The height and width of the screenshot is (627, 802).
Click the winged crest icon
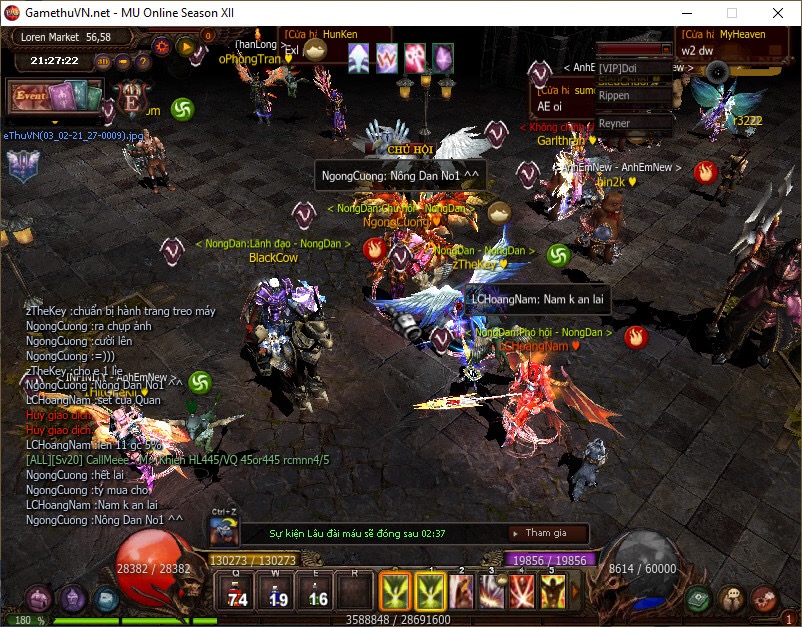(x=23, y=165)
